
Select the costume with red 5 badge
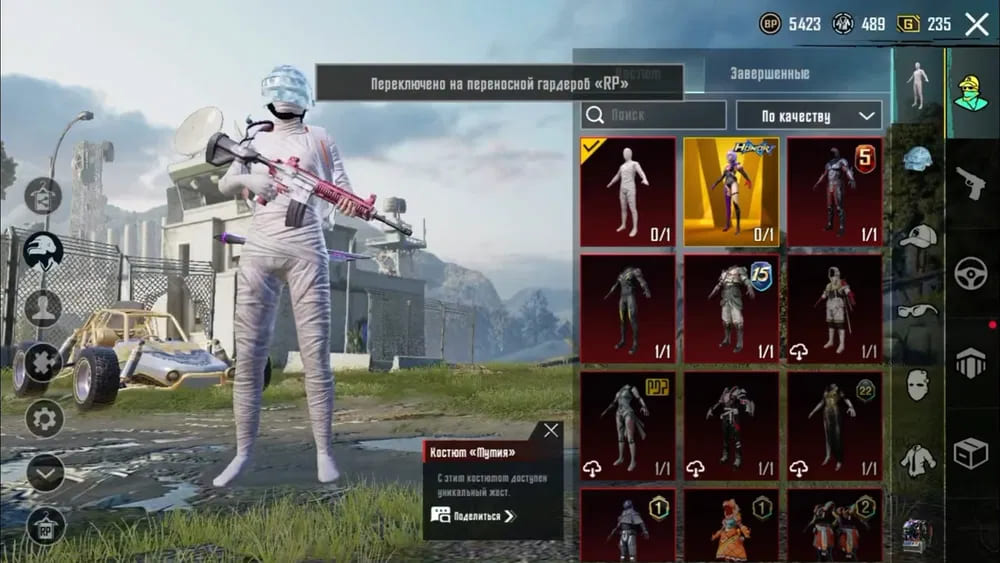click(834, 192)
